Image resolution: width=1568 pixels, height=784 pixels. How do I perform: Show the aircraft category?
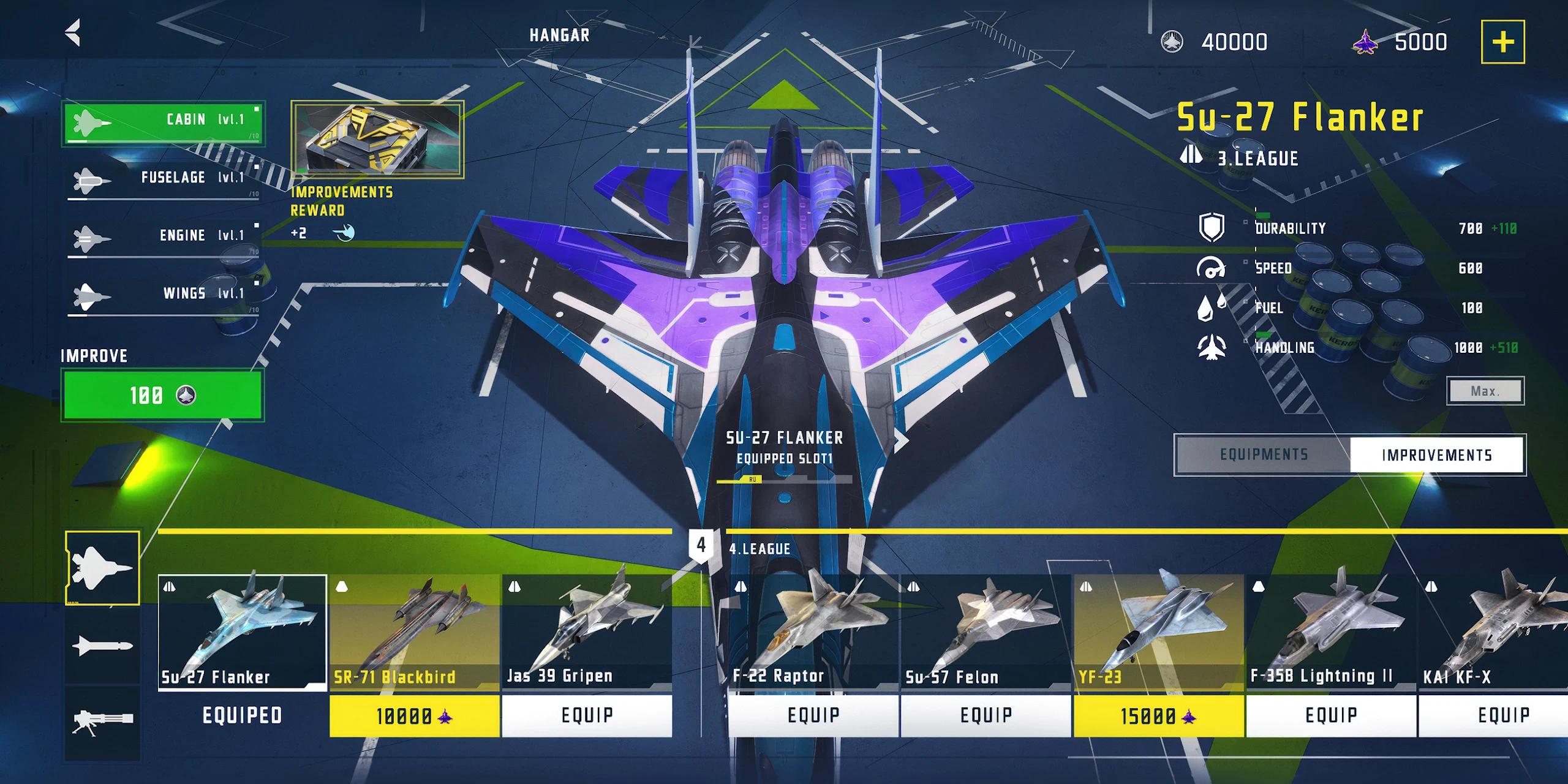[102, 568]
